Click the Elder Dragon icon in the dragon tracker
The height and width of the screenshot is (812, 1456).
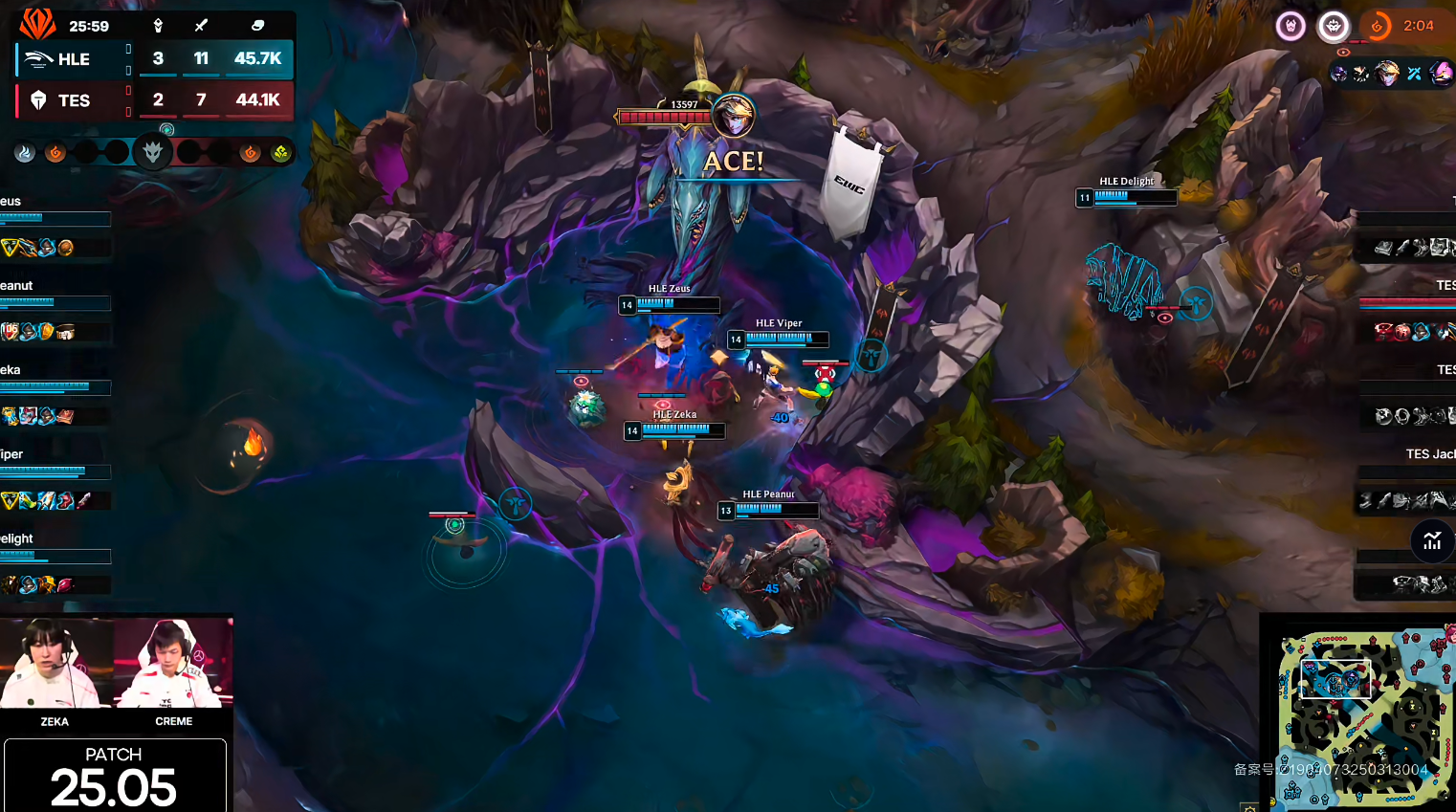152,151
